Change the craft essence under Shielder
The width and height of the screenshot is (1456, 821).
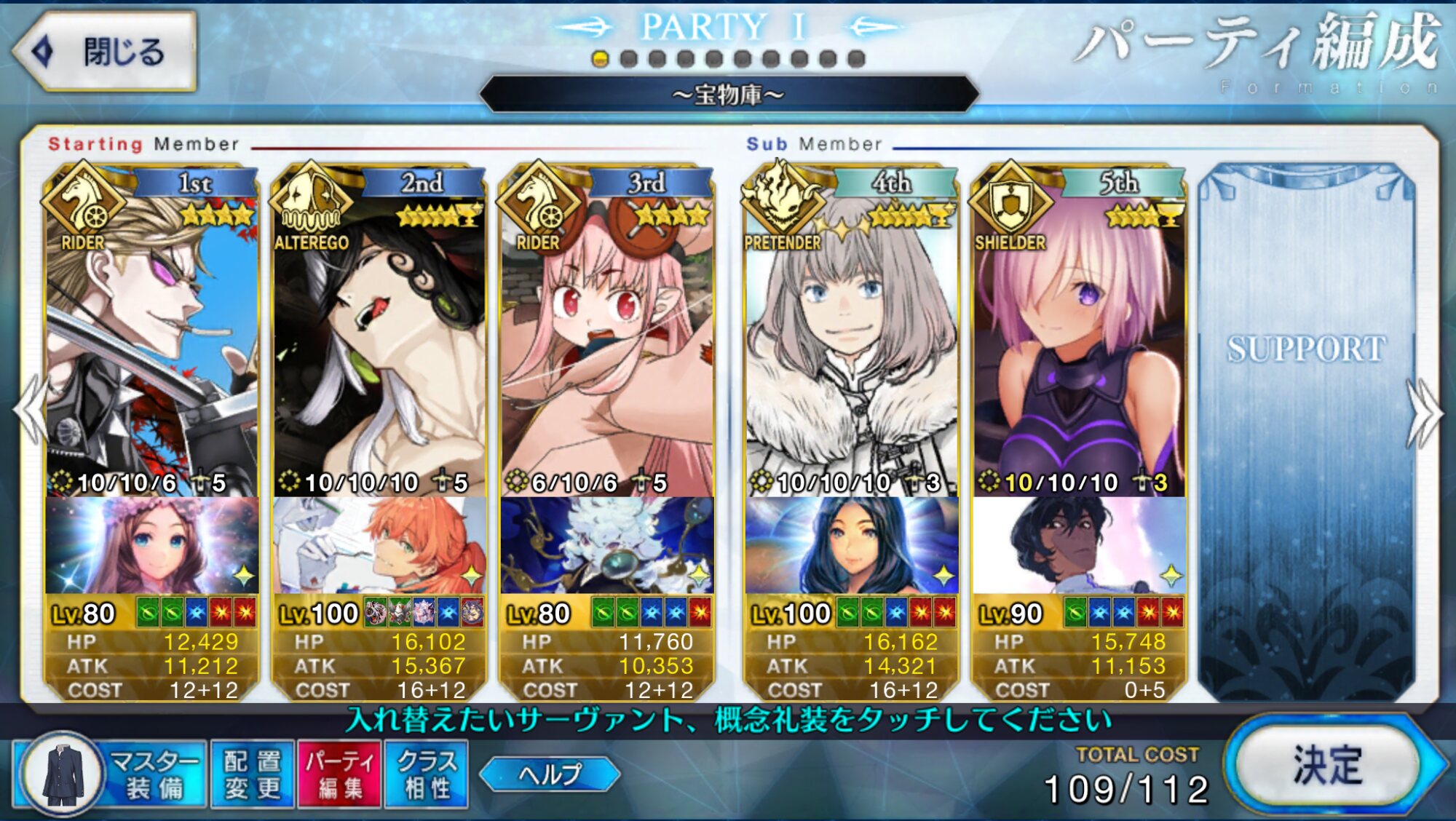(x=1079, y=546)
